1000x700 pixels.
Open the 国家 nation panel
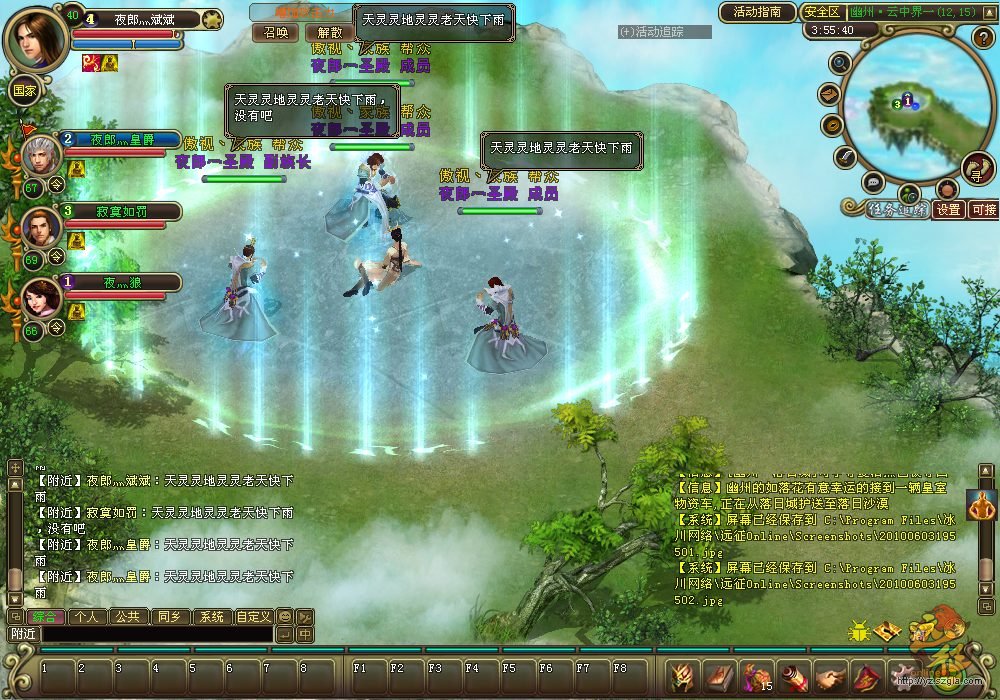[x=24, y=88]
